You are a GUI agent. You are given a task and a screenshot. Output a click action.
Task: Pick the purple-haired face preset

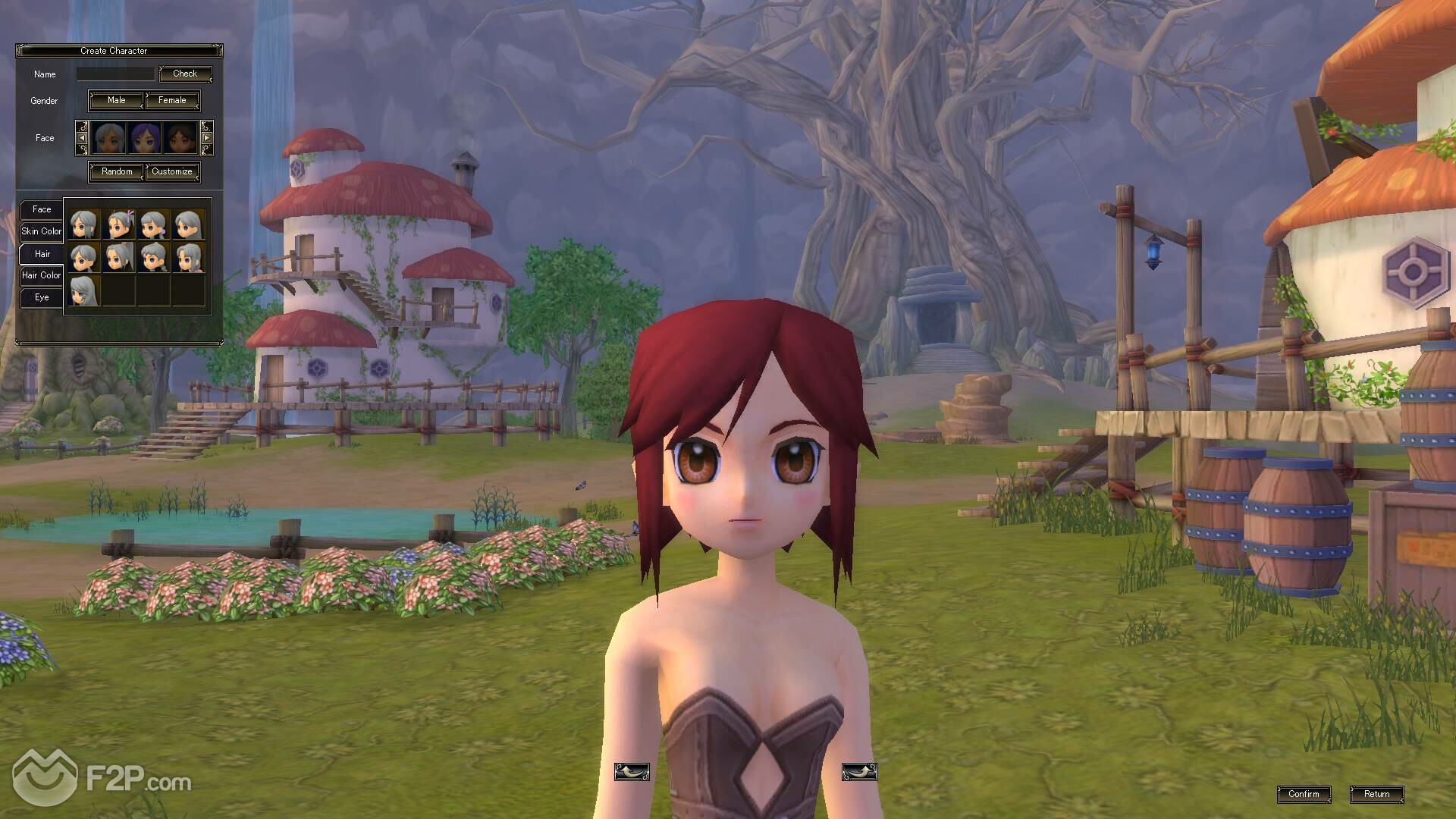click(x=144, y=138)
